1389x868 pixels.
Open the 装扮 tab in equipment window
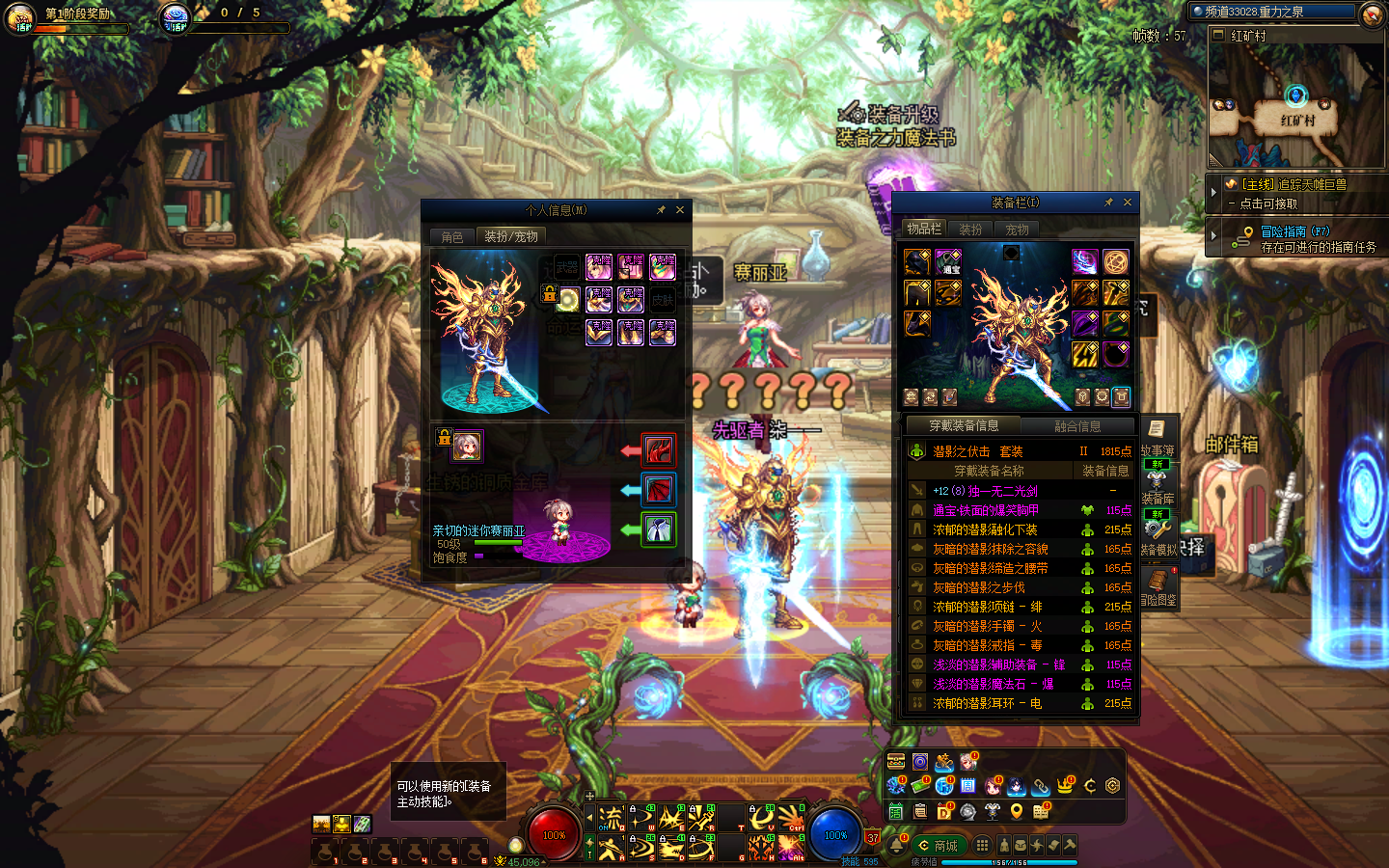[x=970, y=230]
